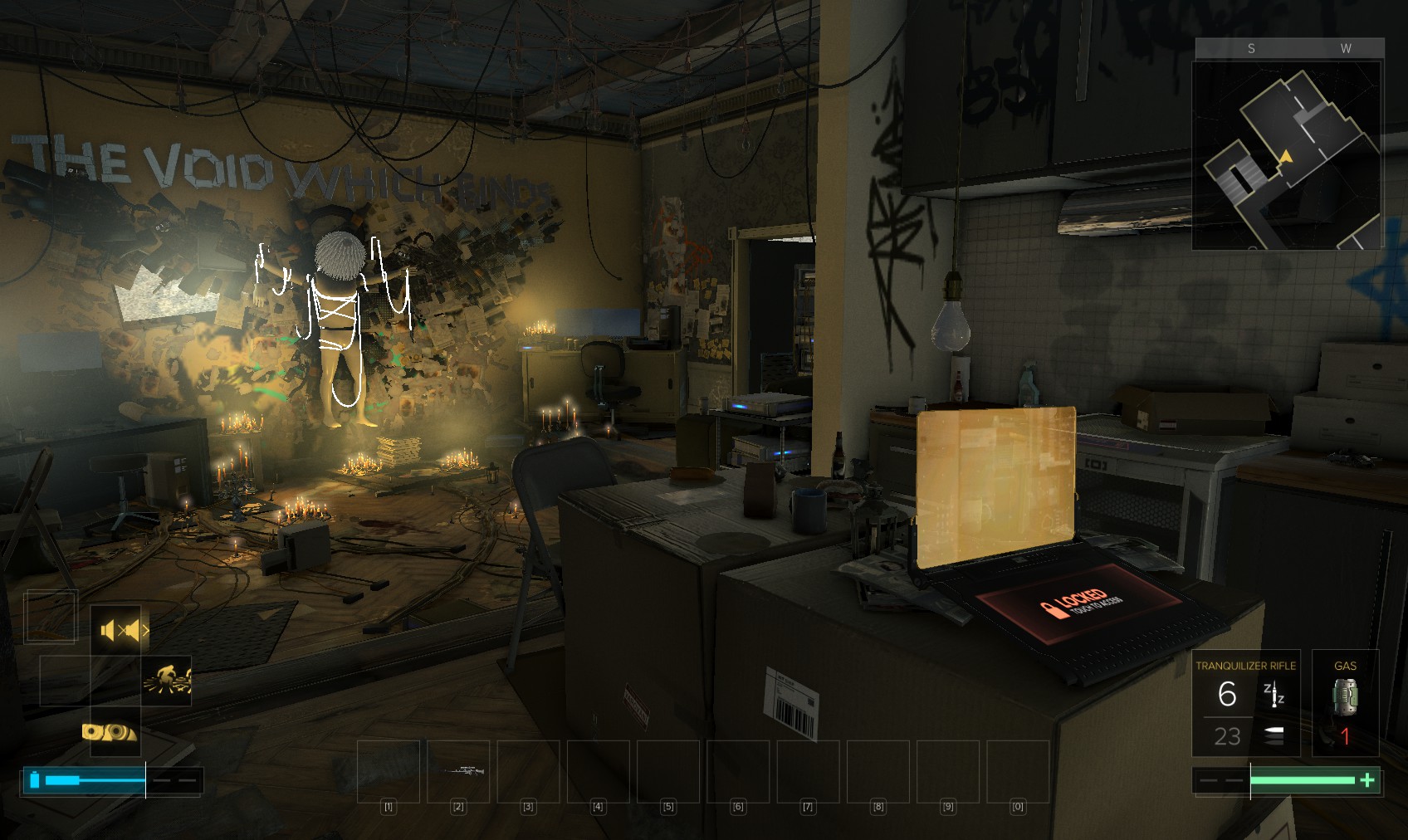Open the minimap in the corner
This screenshot has height=840, width=1408.
[1287, 154]
